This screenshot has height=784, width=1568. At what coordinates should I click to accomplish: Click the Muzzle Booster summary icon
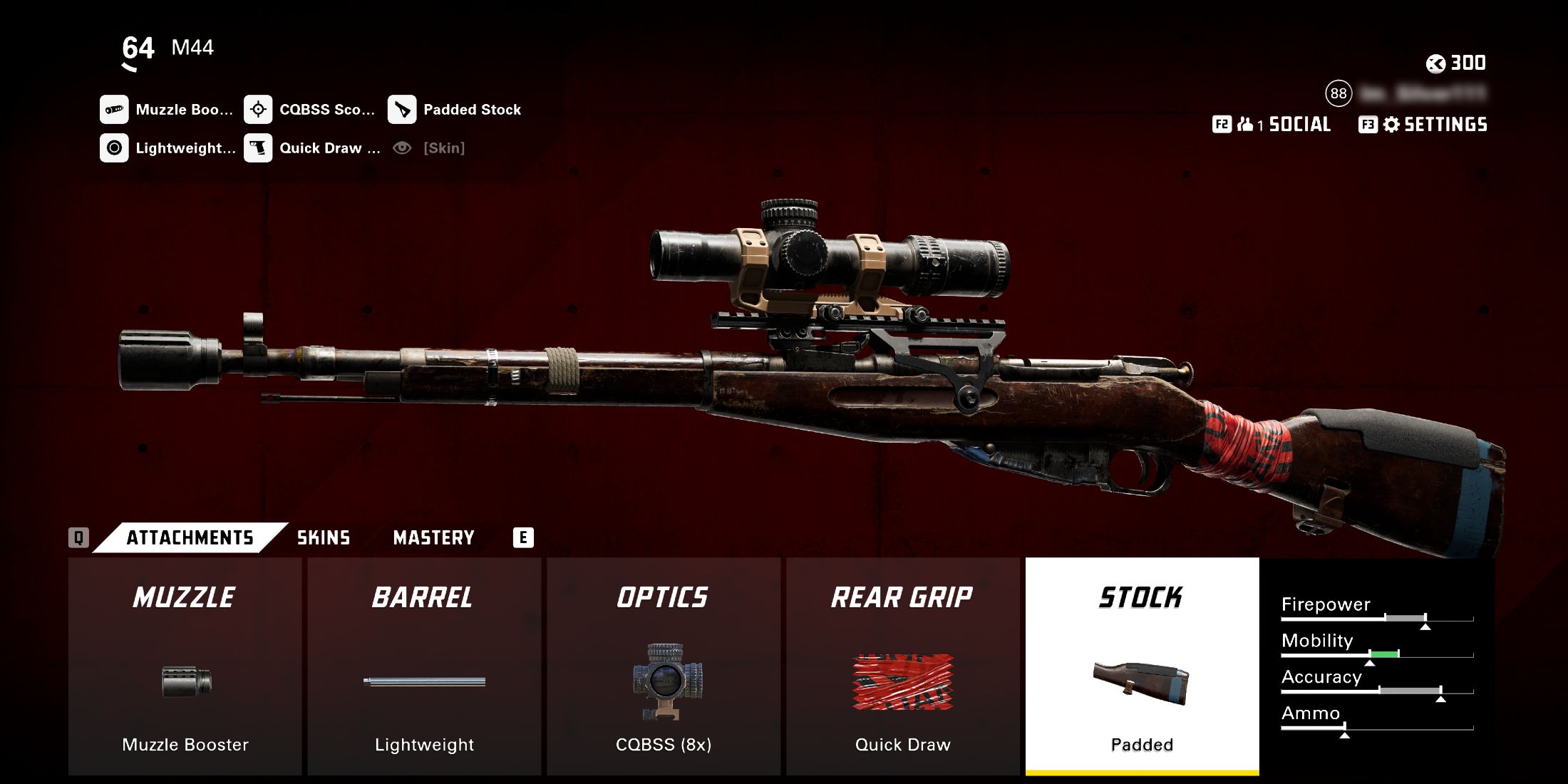(x=114, y=110)
